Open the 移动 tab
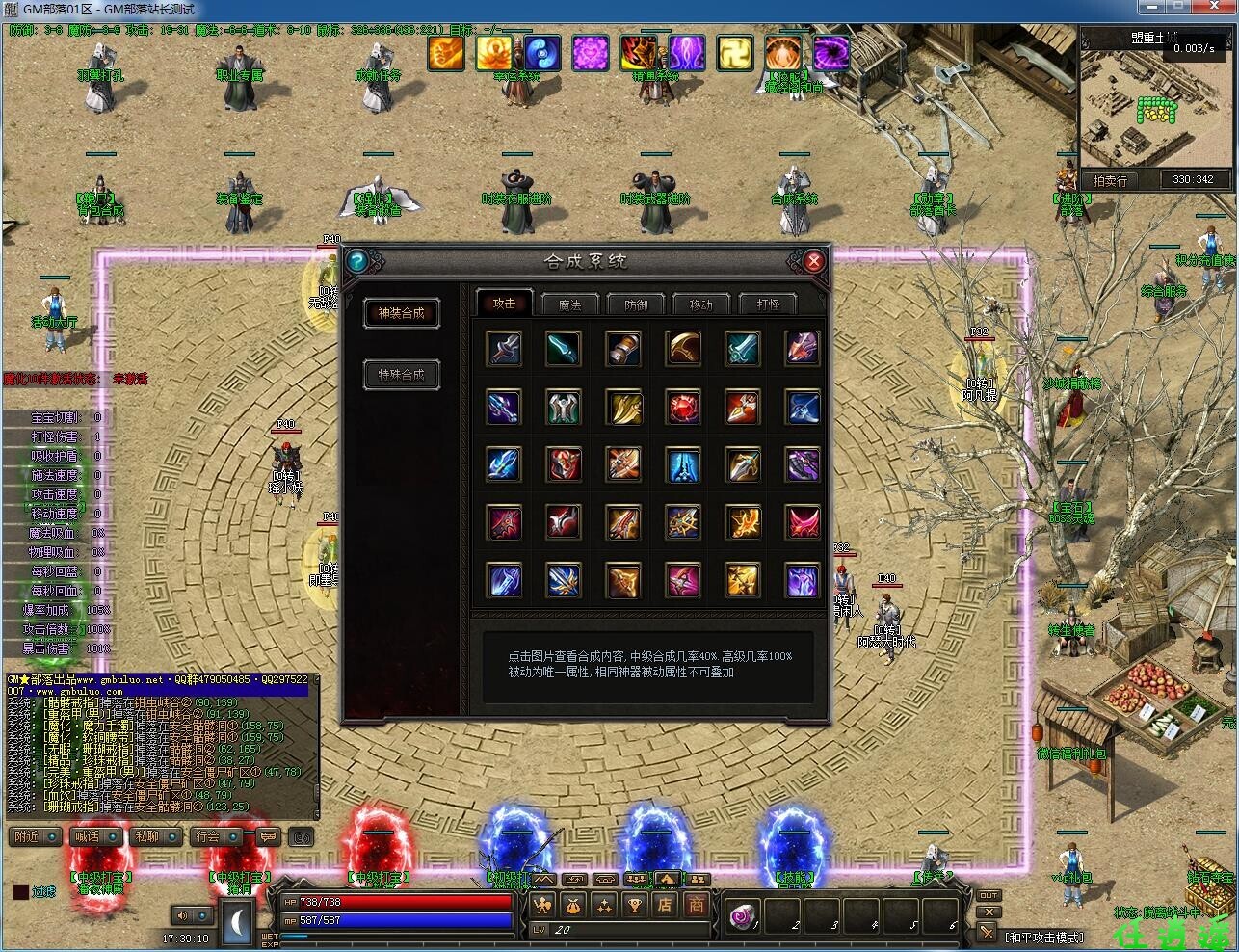Screen dimensions: 1239x952 click(x=701, y=304)
